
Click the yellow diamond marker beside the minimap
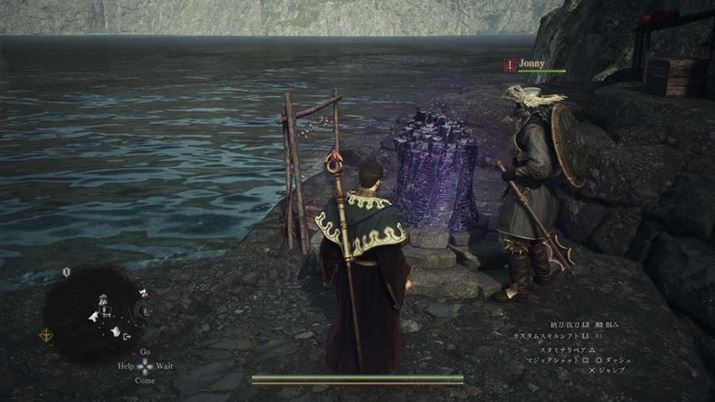[x=46, y=336]
